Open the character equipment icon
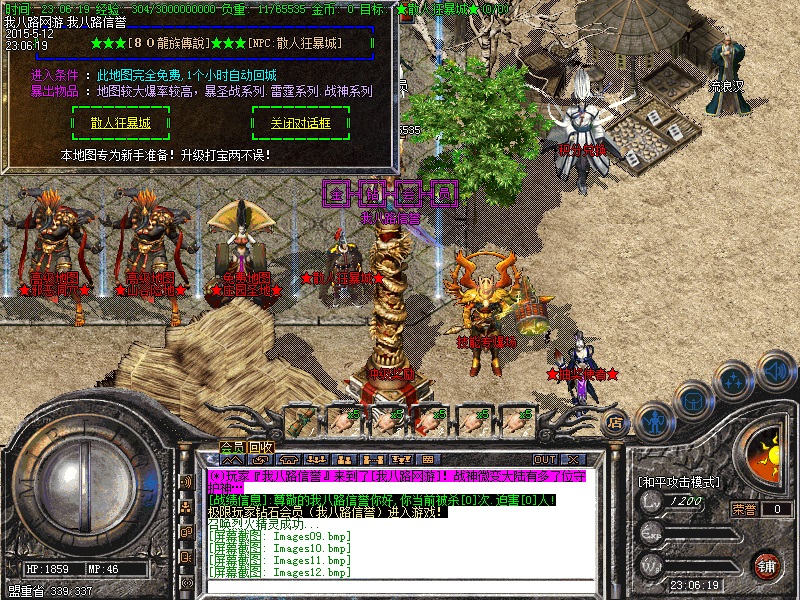Image resolution: width=800 pixels, height=600 pixels. [654, 420]
